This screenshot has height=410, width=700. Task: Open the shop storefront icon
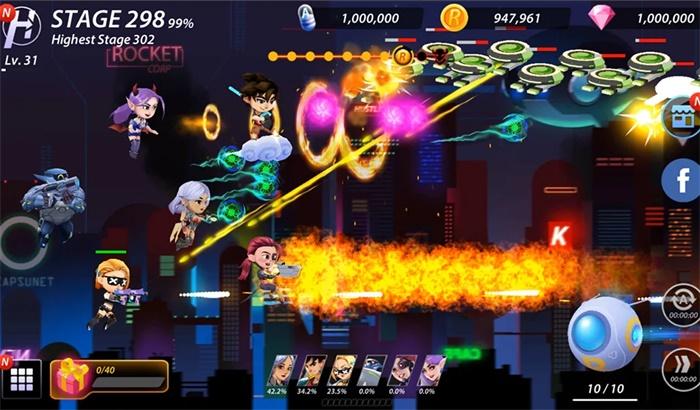pyautogui.click(x=682, y=119)
